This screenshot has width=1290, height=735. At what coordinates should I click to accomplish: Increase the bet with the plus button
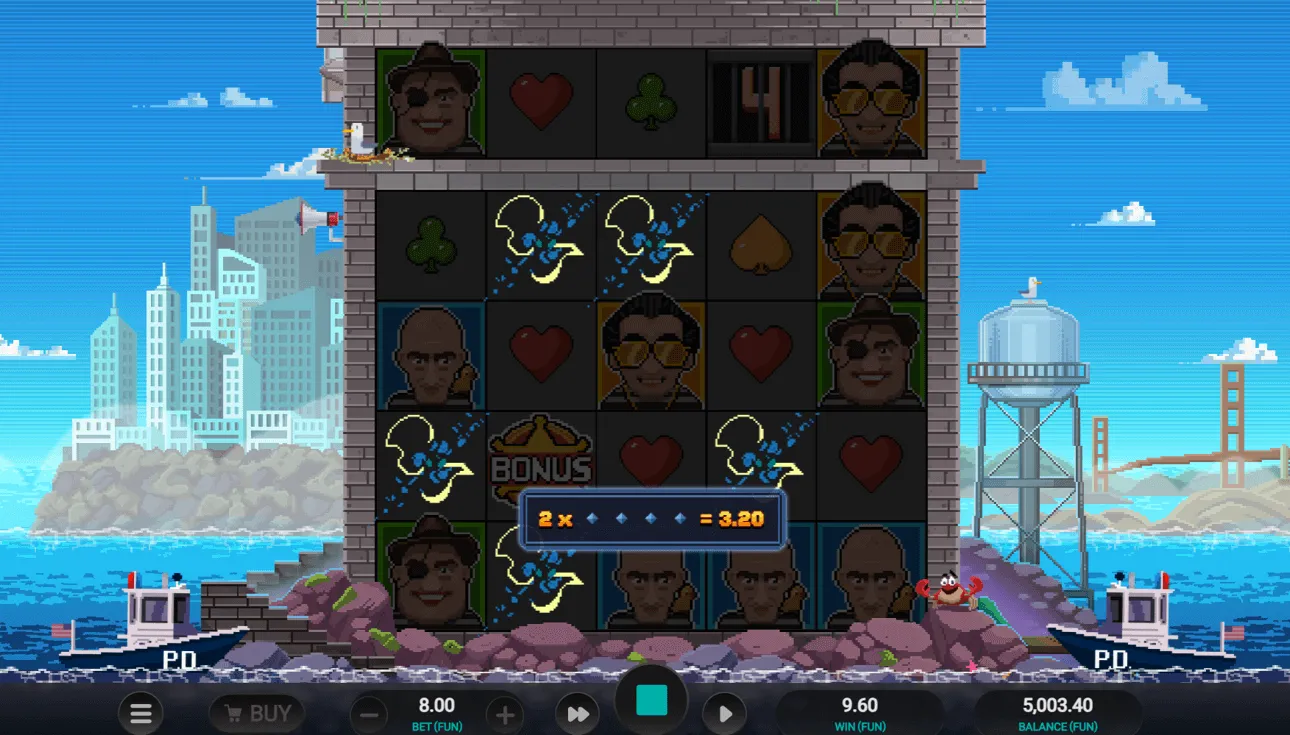(x=505, y=713)
